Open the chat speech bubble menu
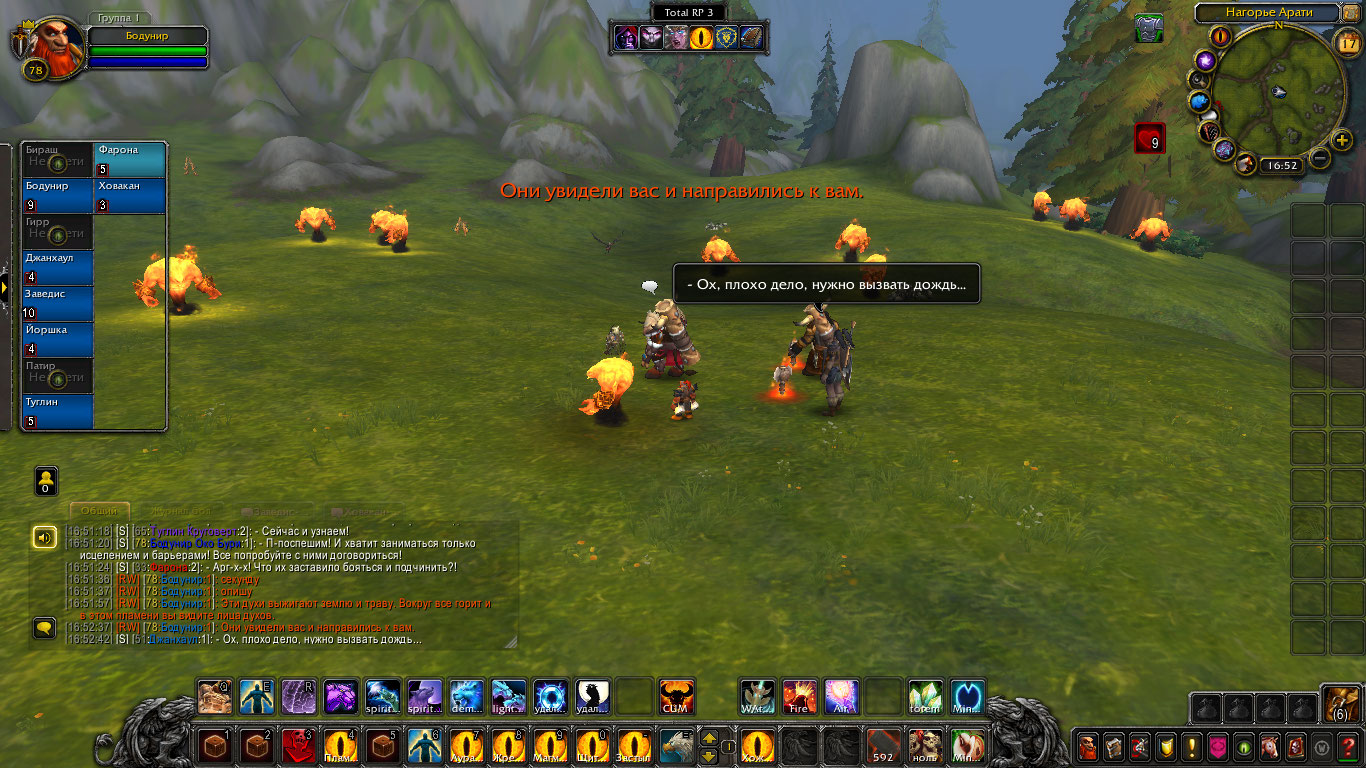Screen dimensions: 1366x768 (x=44, y=628)
